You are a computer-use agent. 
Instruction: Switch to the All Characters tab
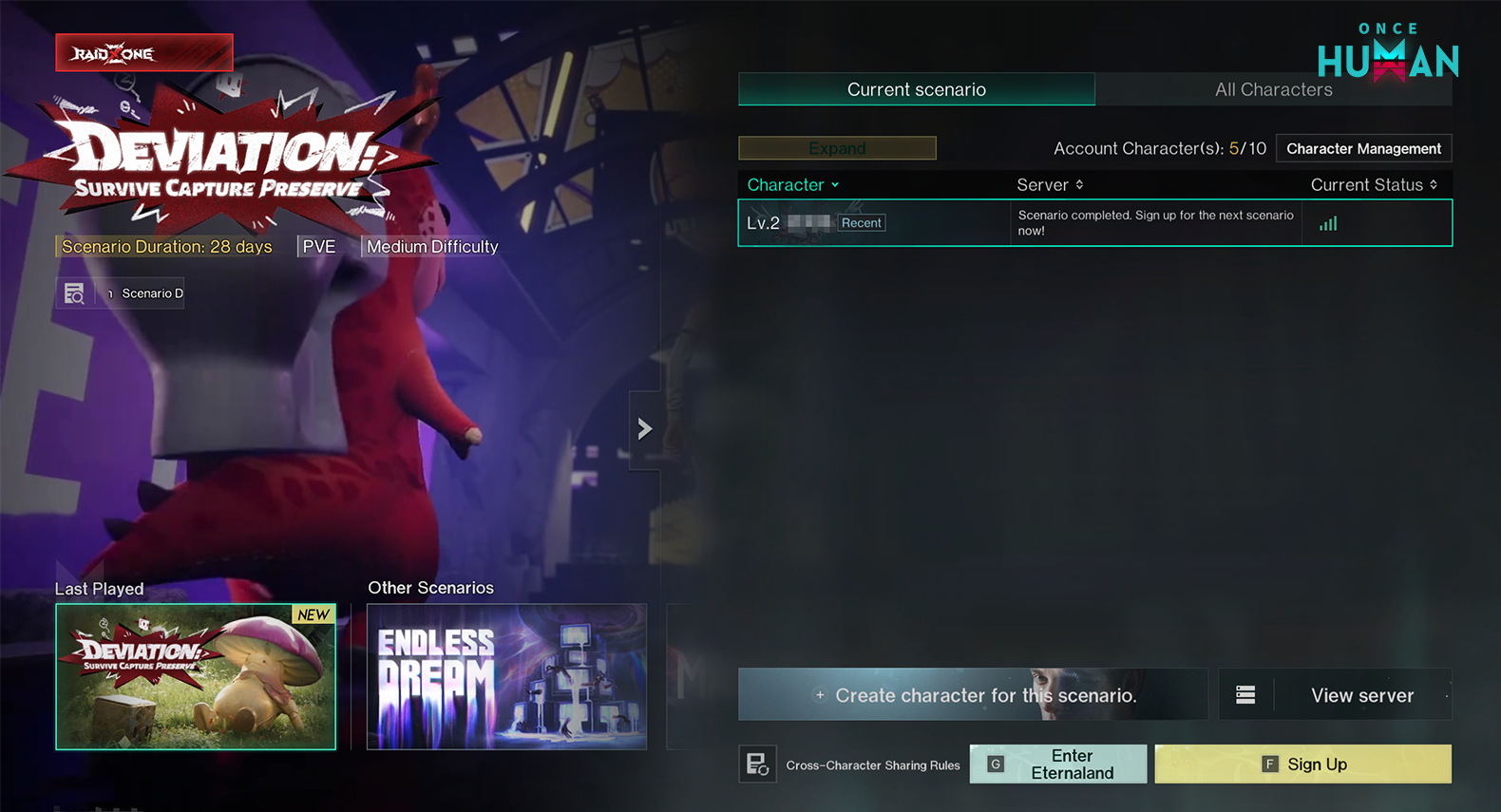[1274, 88]
